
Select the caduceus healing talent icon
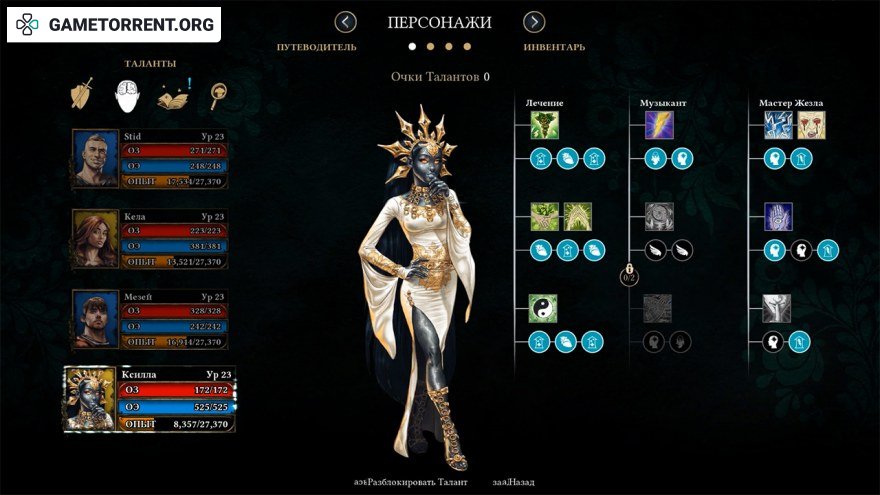544,125
